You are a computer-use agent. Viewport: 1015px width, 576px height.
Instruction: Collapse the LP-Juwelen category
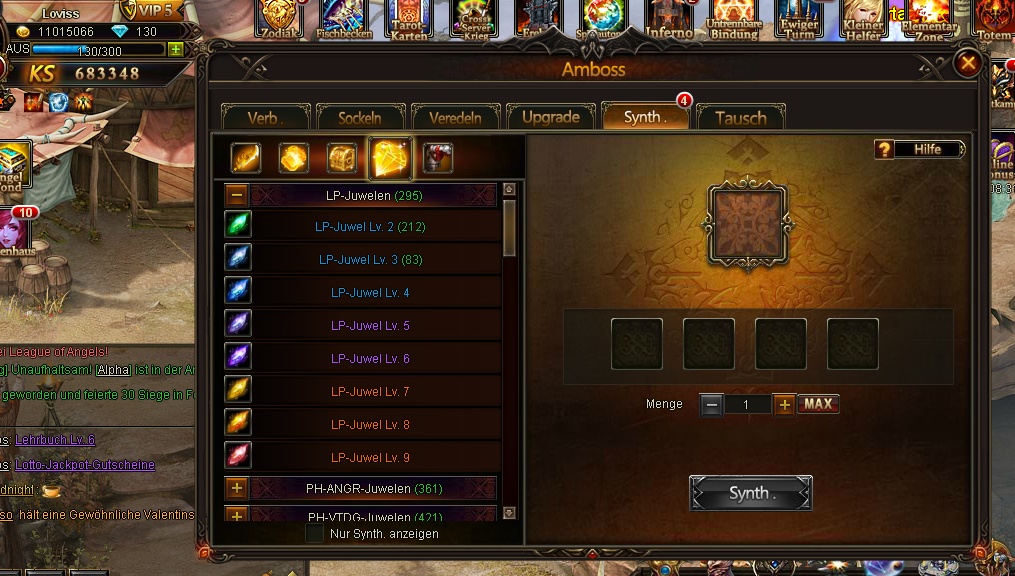pos(237,195)
